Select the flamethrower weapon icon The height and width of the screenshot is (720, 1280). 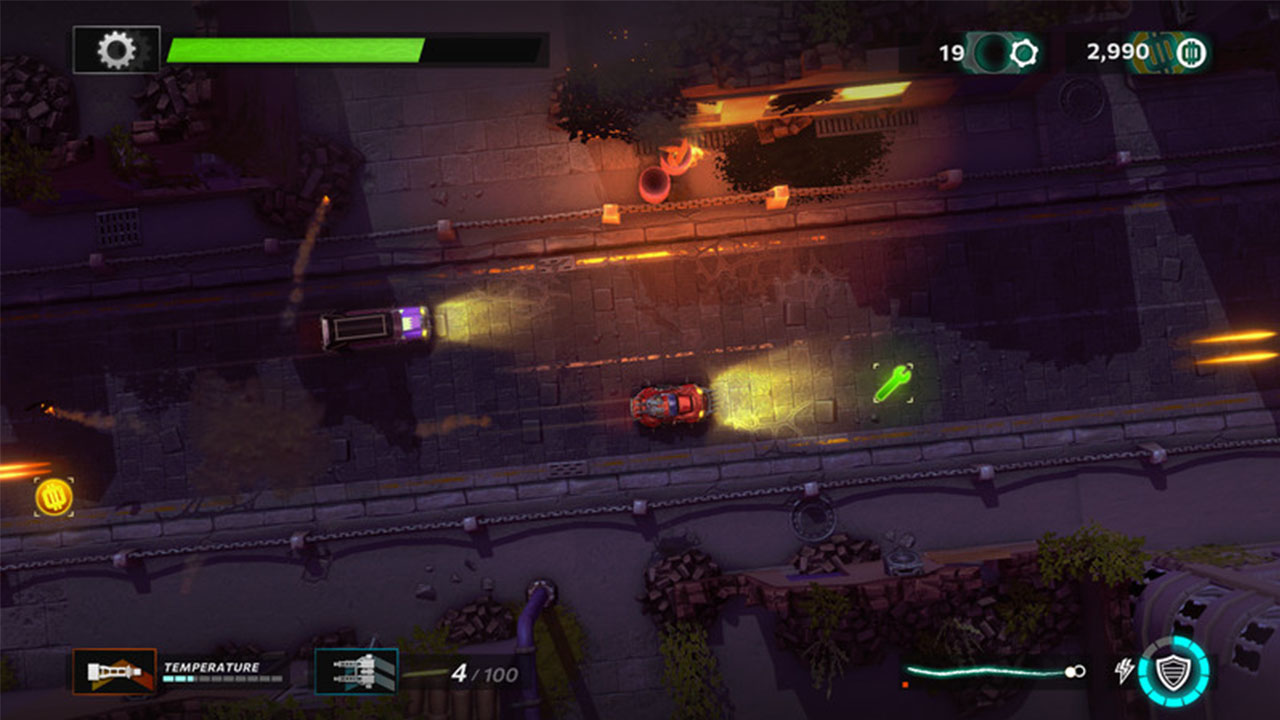click(x=114, y=672)
